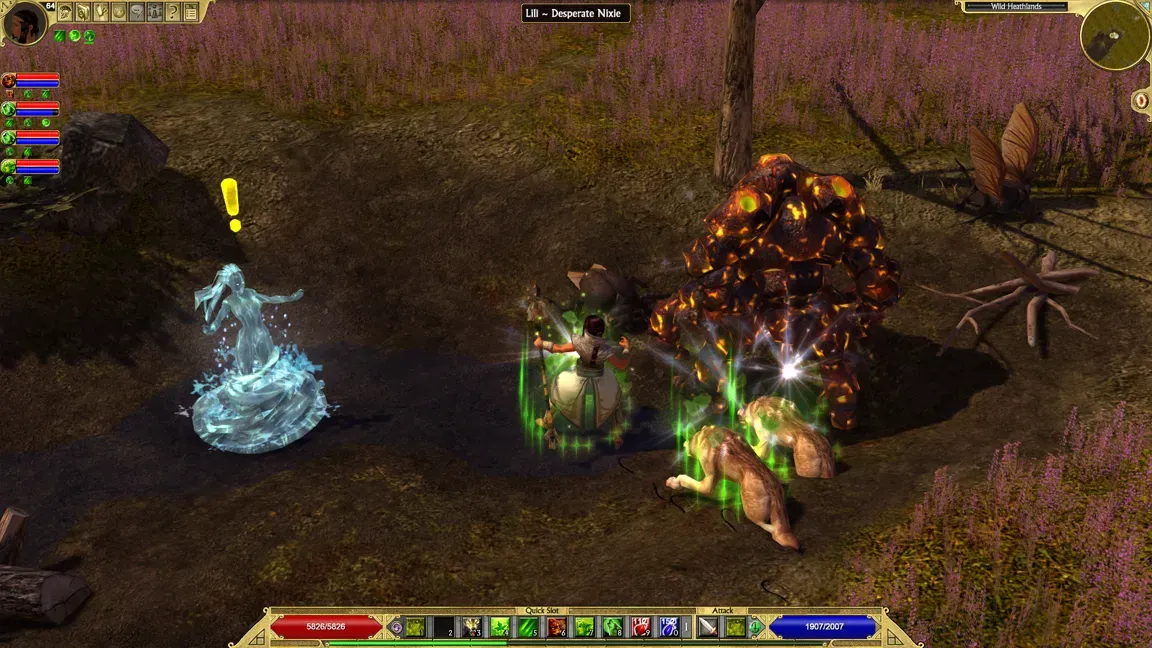Open the help question mark icon
This screenshot has height=648, width=1152.
[173, 12]
